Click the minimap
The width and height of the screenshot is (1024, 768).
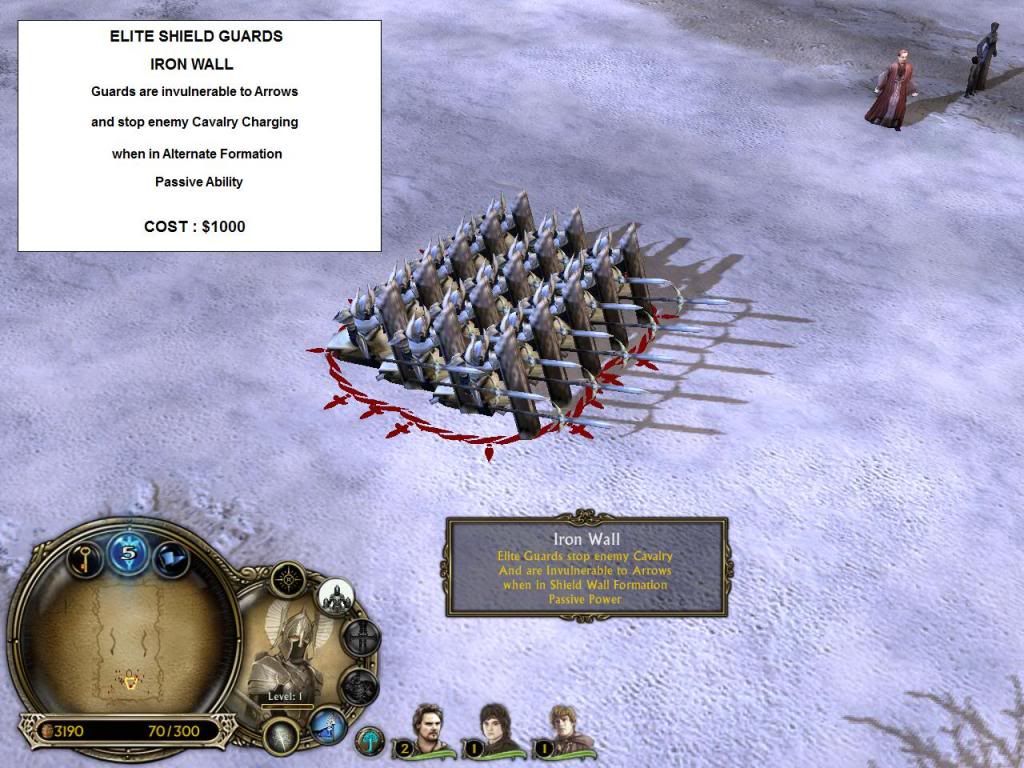pos(127,641)
